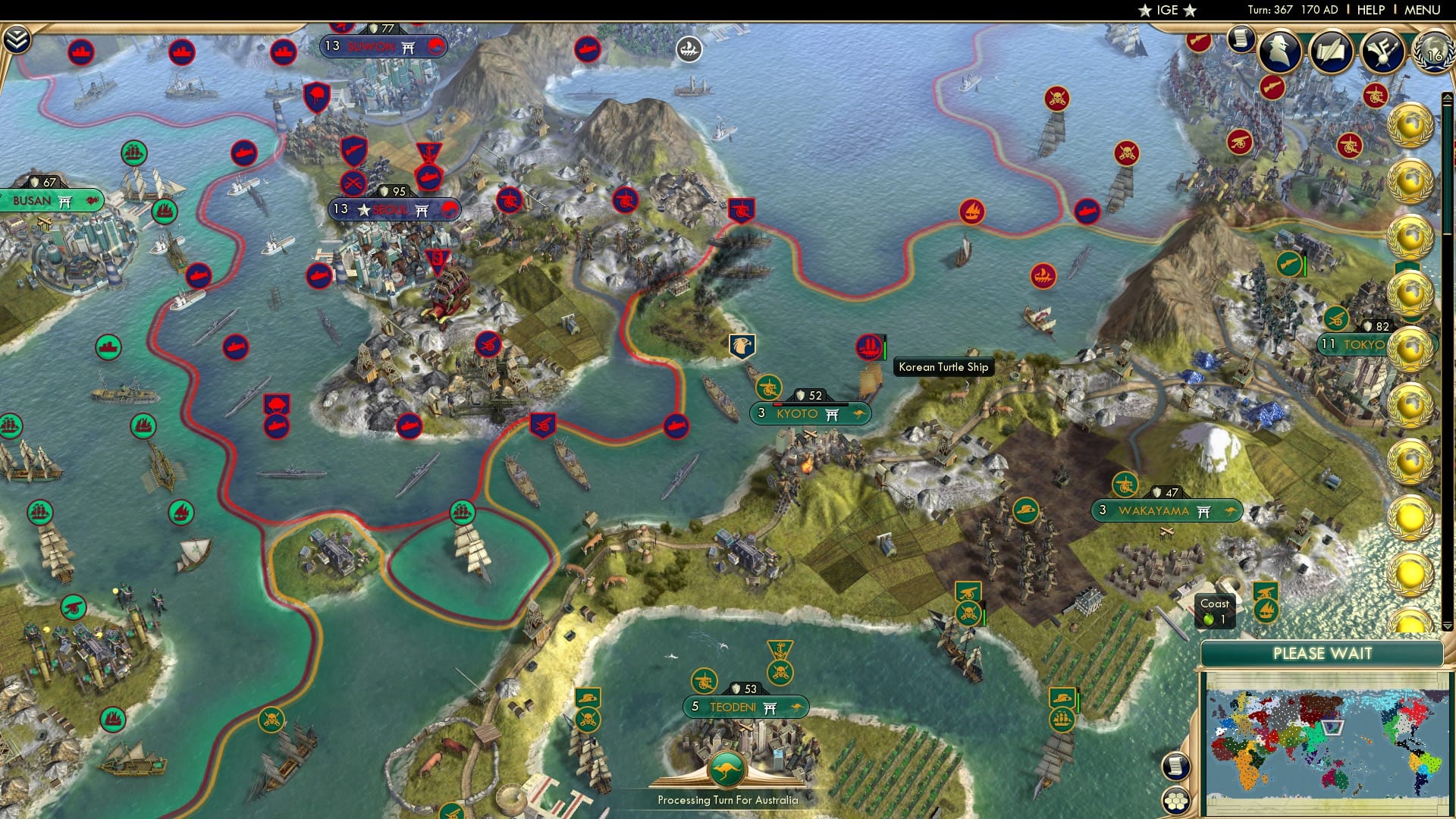Screen dimensions: 1456x819
Task: Open the Culture overview paintbrush icon
Action: 1382,52
